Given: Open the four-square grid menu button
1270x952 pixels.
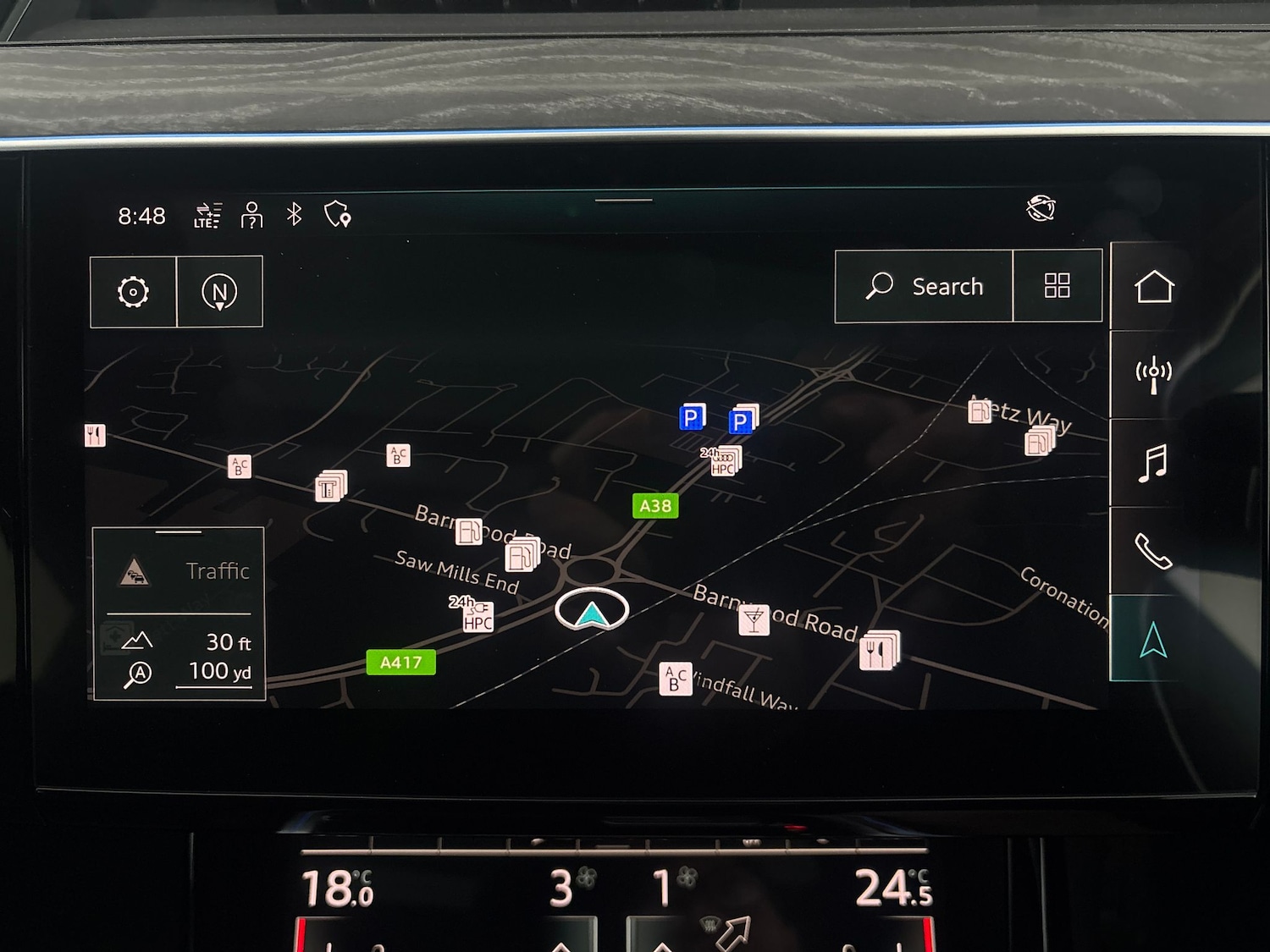Looking at the screenshot, I should (1057, 286).
